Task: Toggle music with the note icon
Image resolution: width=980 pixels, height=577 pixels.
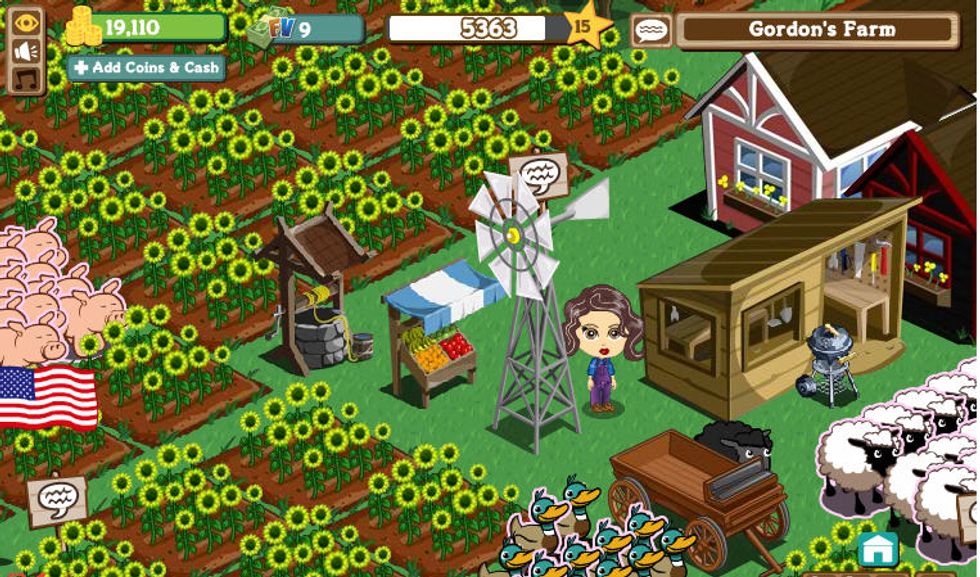Action: point(26,77)
